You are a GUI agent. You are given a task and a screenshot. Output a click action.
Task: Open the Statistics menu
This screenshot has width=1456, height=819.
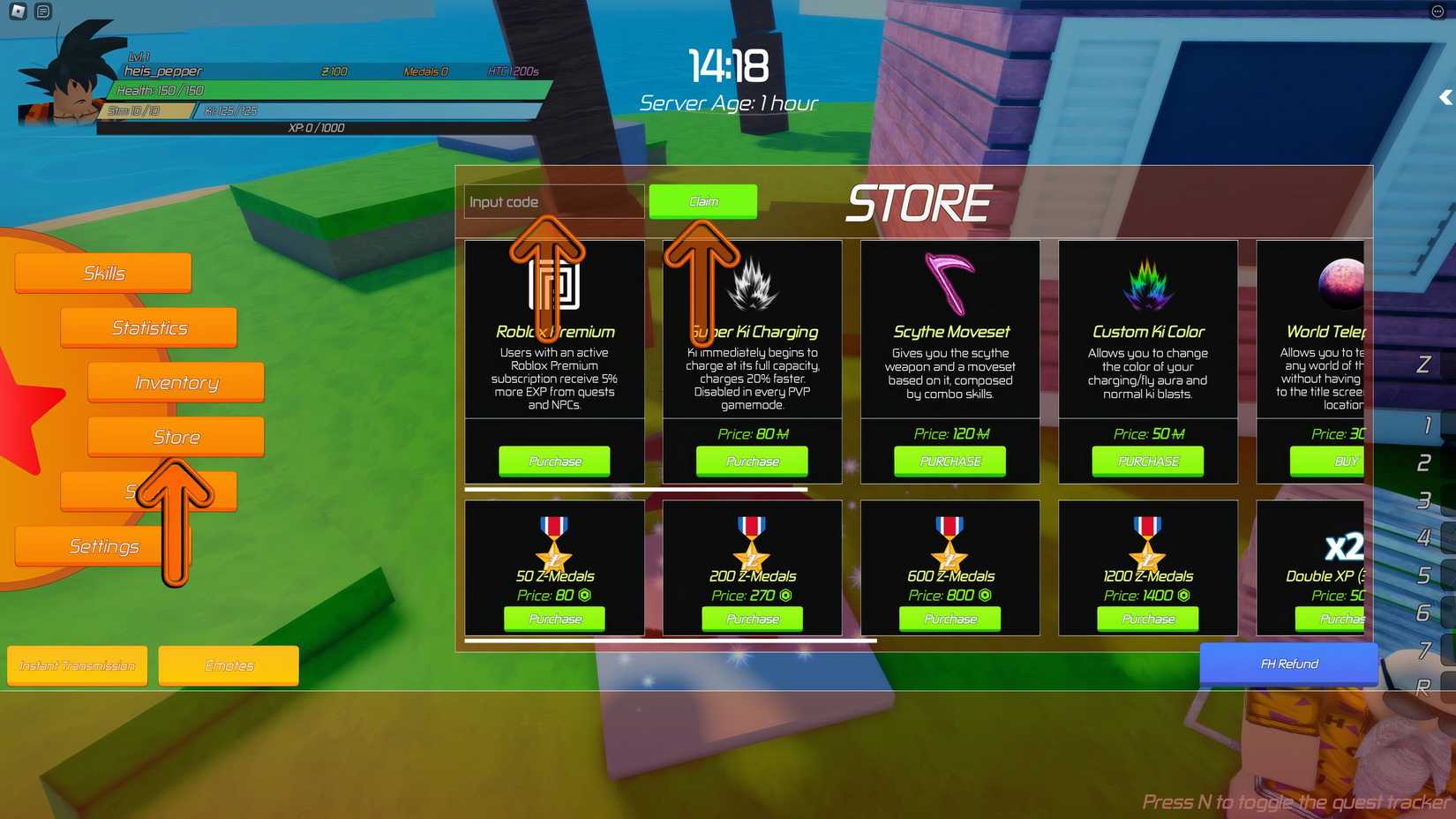coord(147,327)
